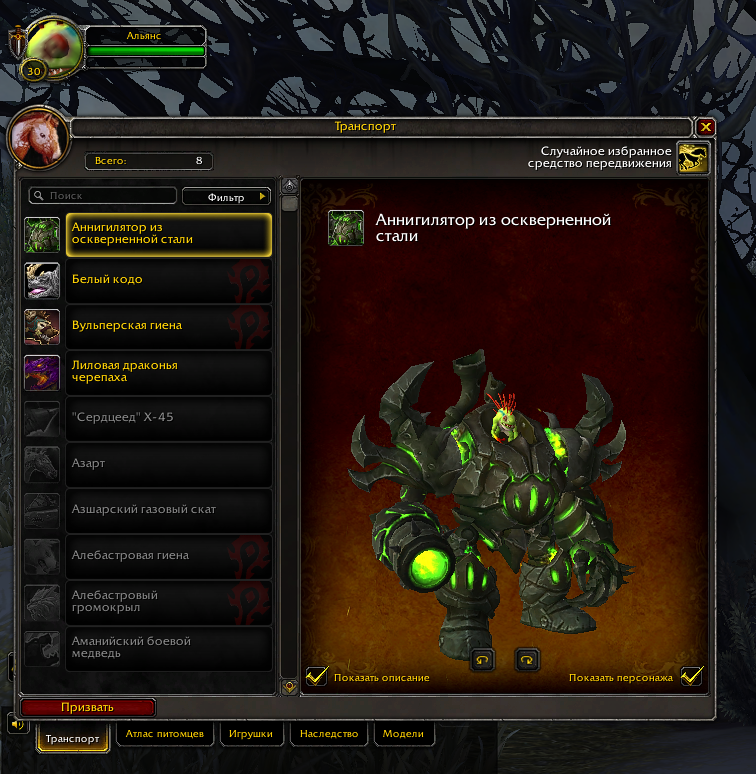Open the Модели tab
756x774 pixels.
[x=404, y=734]
